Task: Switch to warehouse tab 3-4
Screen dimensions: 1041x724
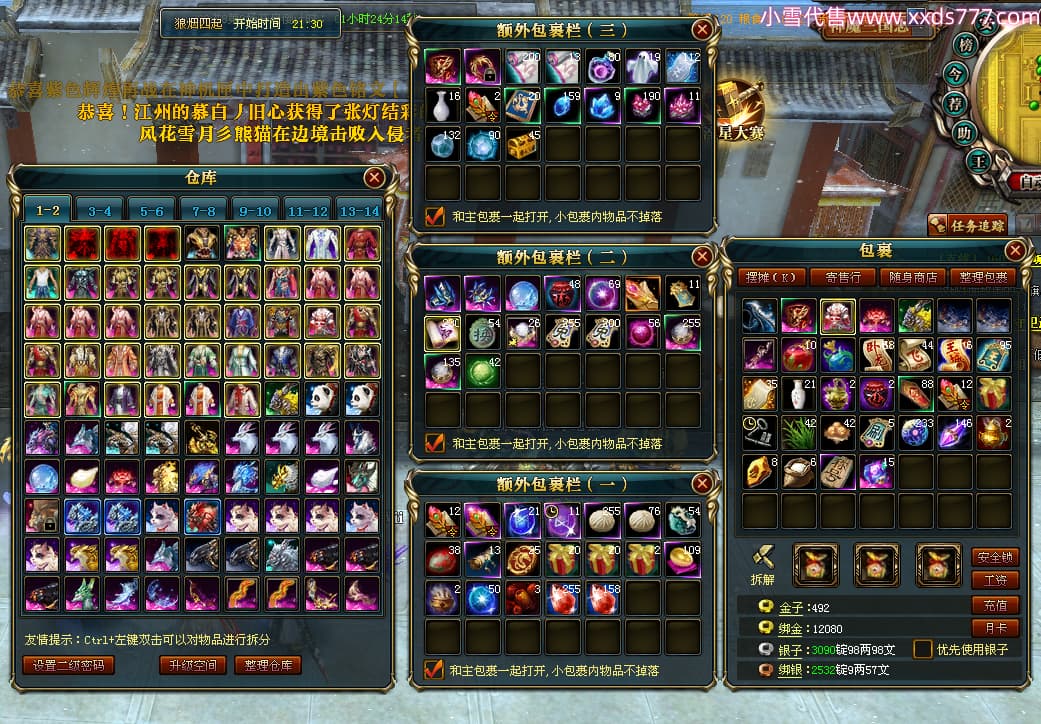Action: 99,210
